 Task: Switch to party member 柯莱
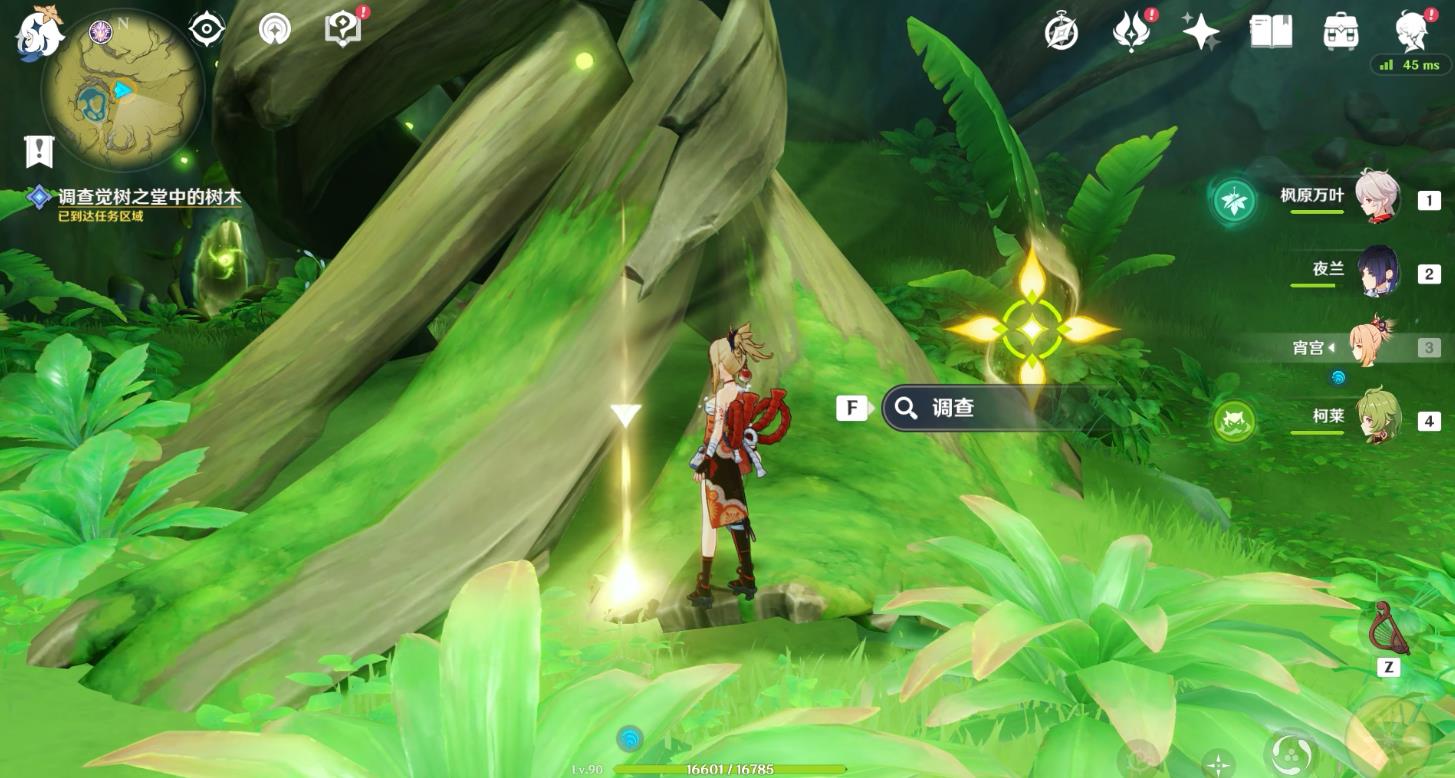point(1377,416)
